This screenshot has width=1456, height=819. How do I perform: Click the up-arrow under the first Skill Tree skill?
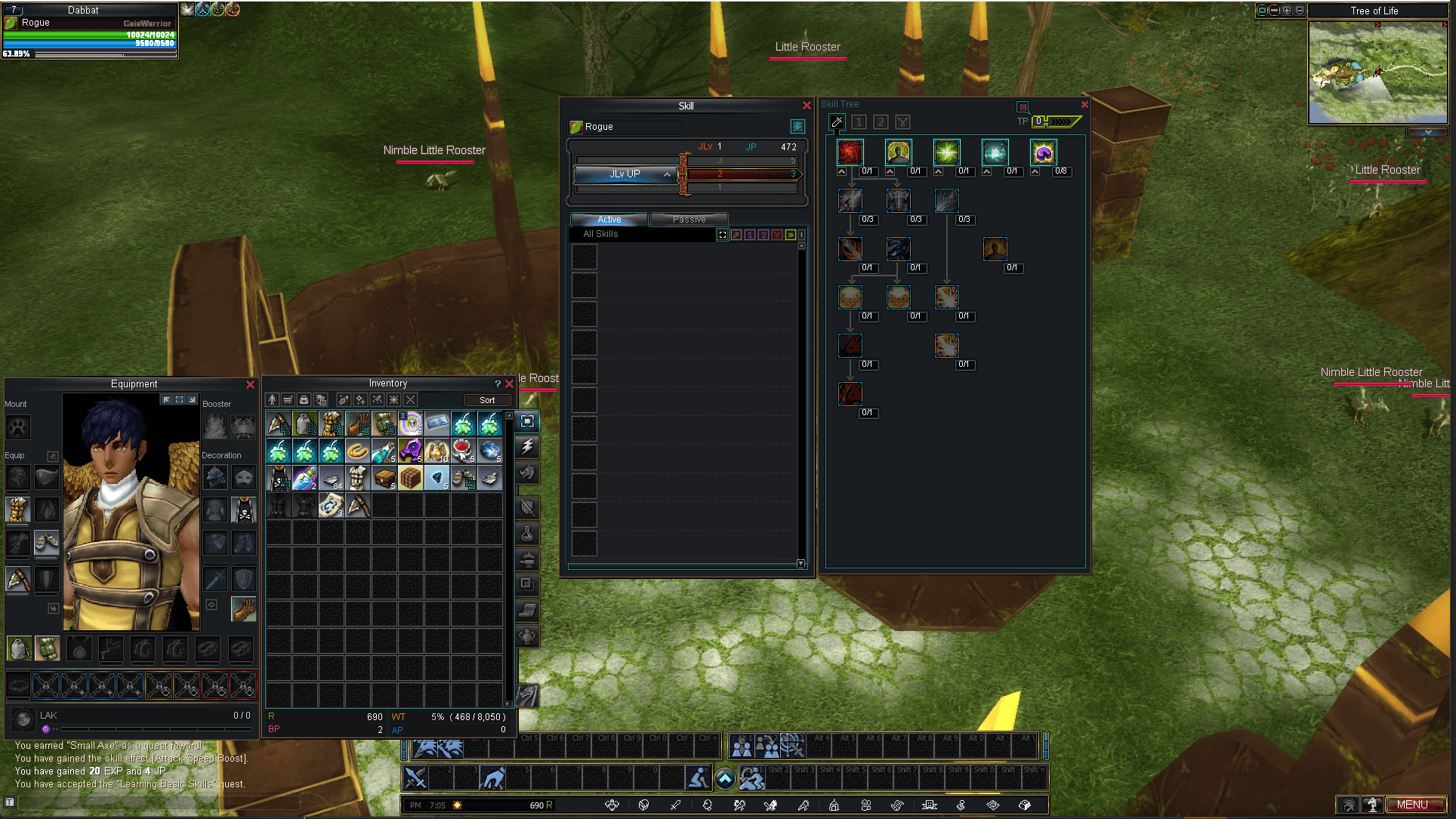pos(842,171)
